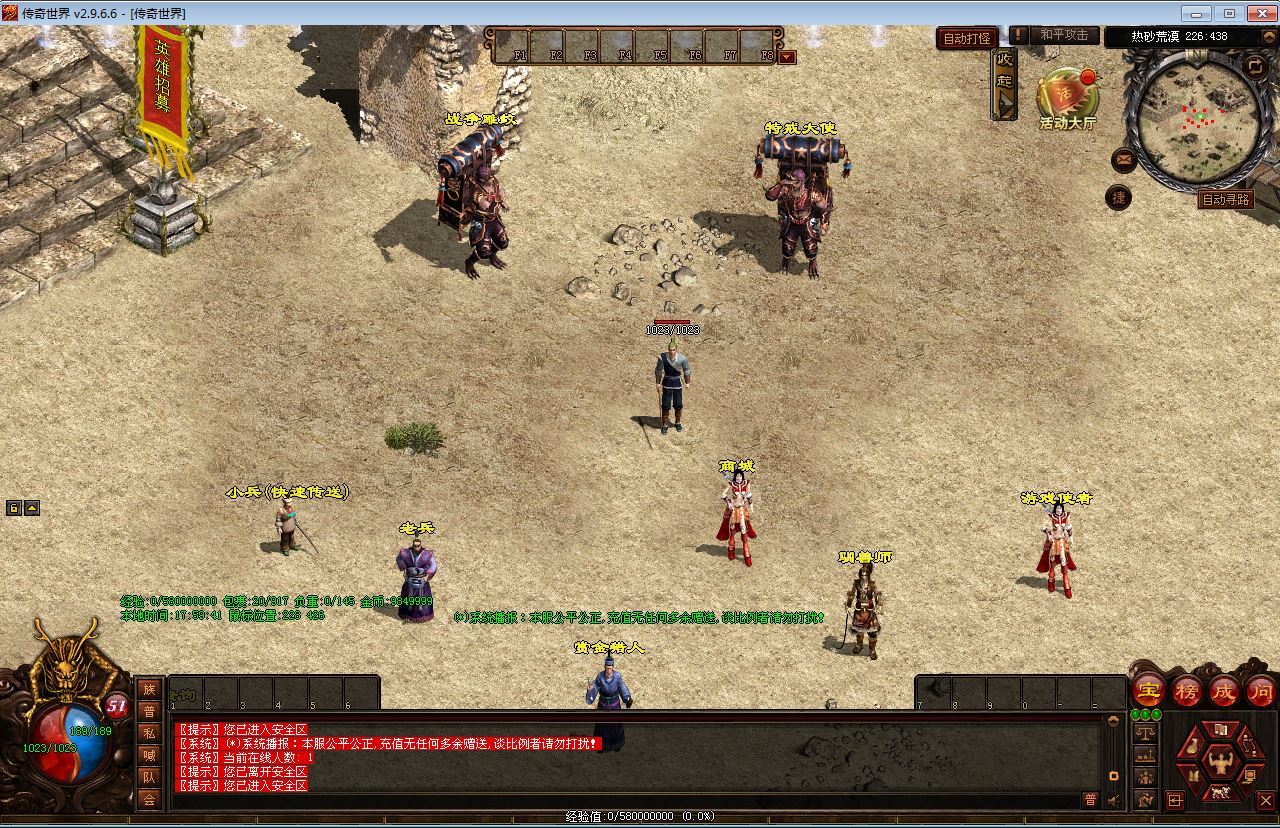
Task: Select the 队 team chat channel
Action: pos(149,777)
